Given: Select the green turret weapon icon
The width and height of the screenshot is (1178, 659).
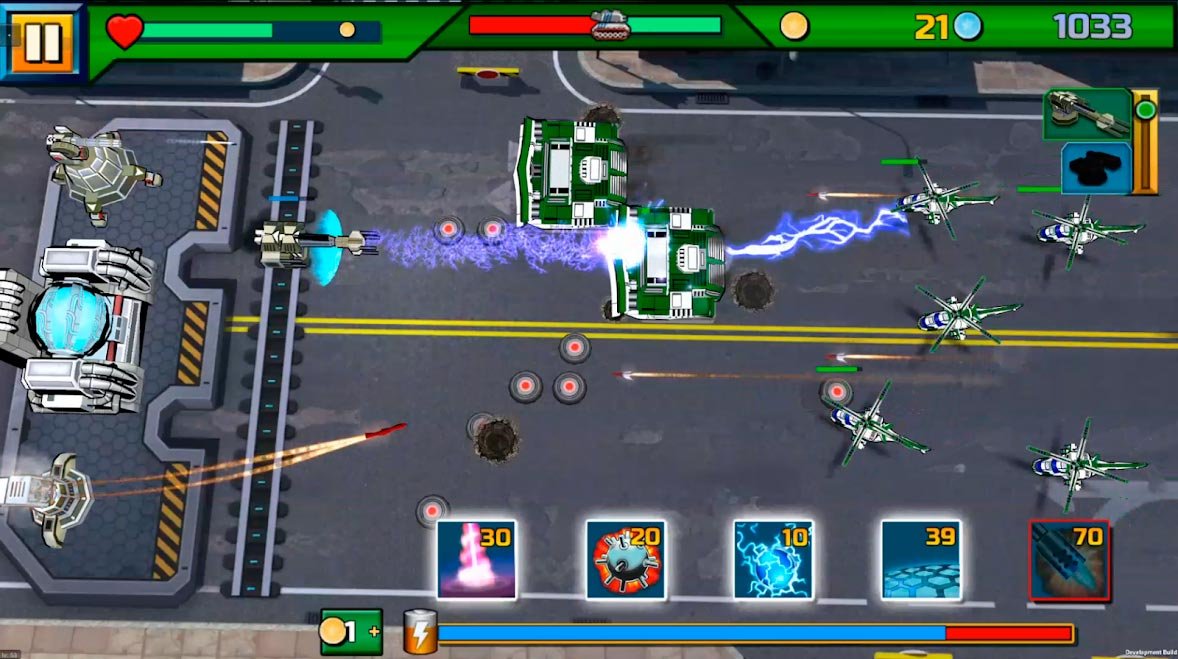Looking at the screenshot, I should pyautogui.click(x=1087, y=114).
